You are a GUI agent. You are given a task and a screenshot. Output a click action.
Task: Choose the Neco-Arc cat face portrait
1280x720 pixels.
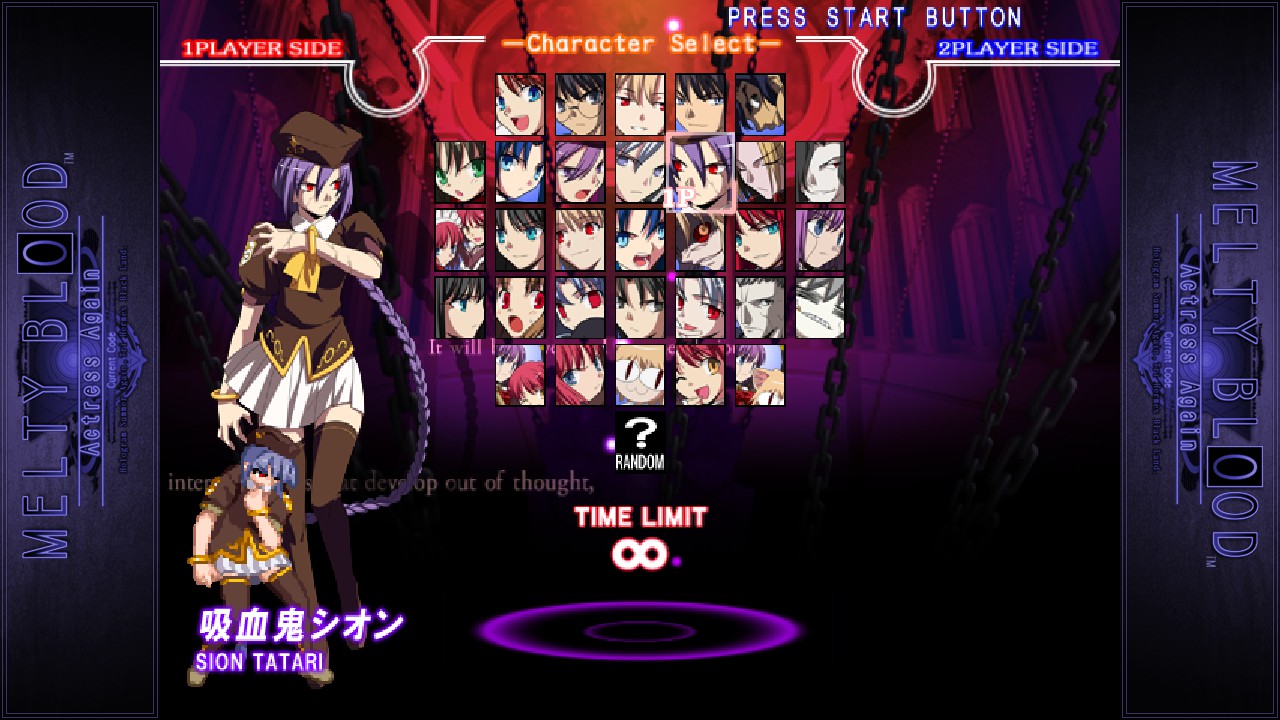[640, 375]
